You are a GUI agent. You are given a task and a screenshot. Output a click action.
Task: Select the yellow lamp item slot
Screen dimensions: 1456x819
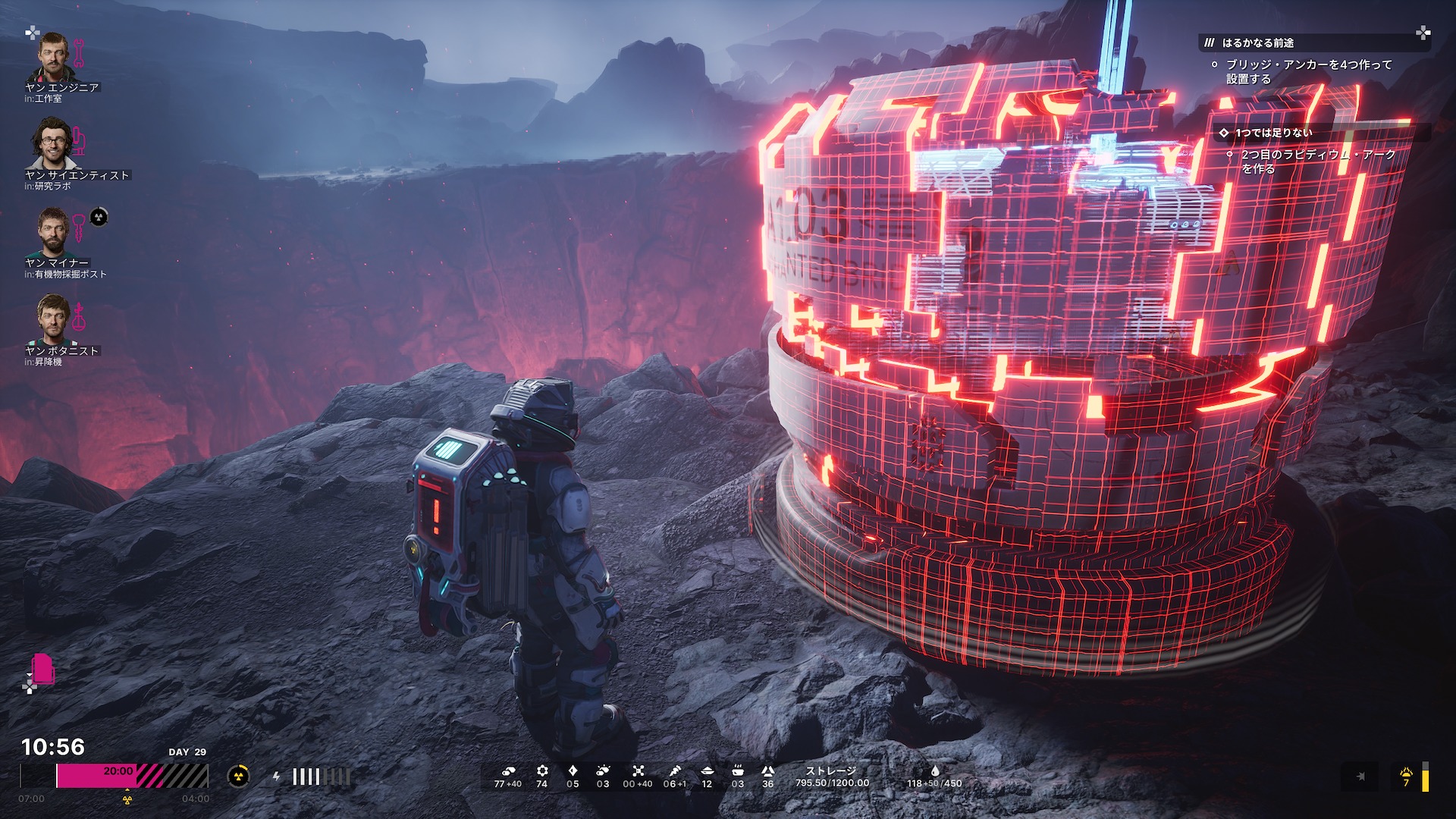point(1407,777)
